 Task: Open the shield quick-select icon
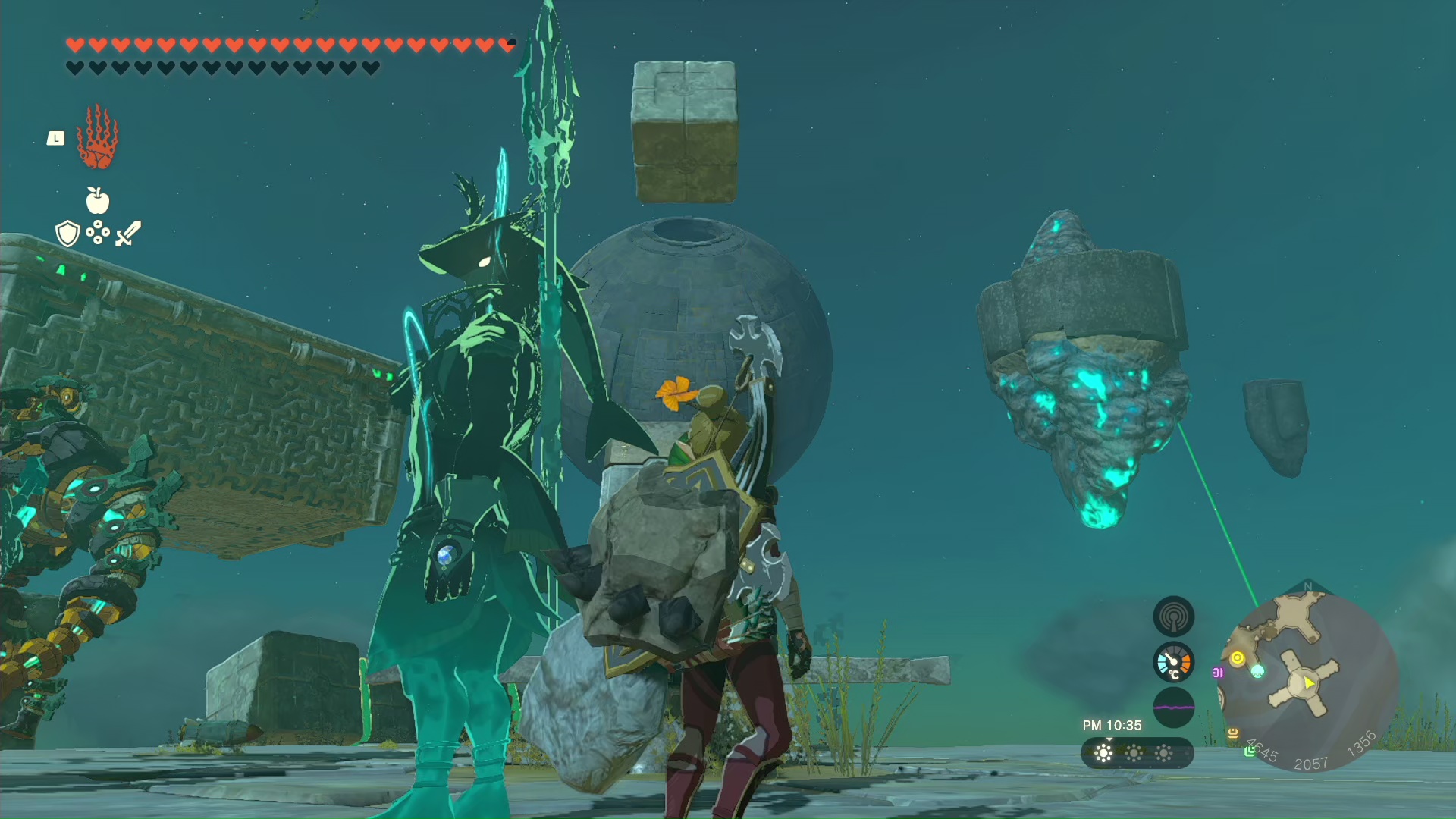click(x=67, y=234)
